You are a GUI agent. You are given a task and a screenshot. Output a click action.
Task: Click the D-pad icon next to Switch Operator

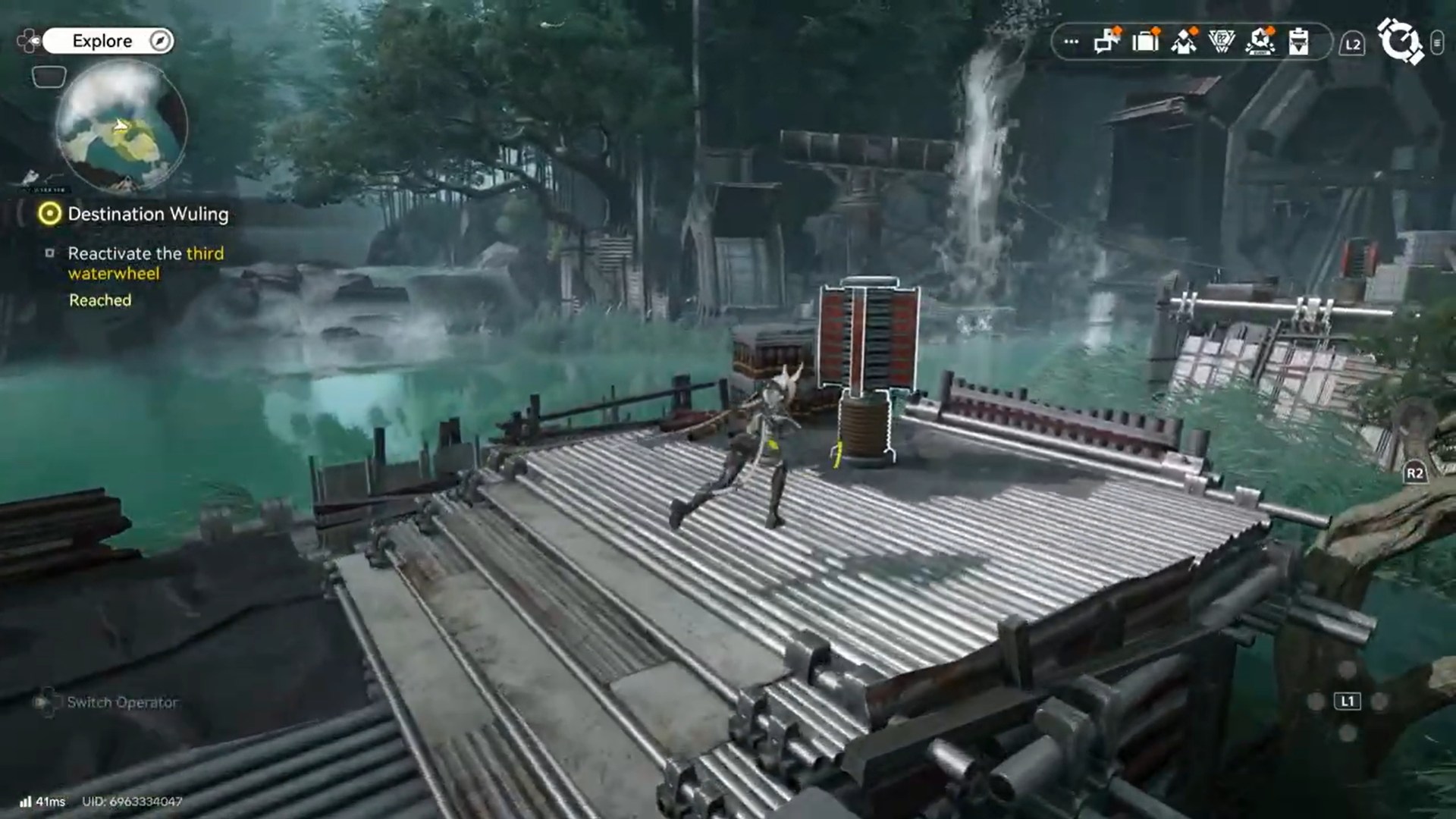[48, 702]
